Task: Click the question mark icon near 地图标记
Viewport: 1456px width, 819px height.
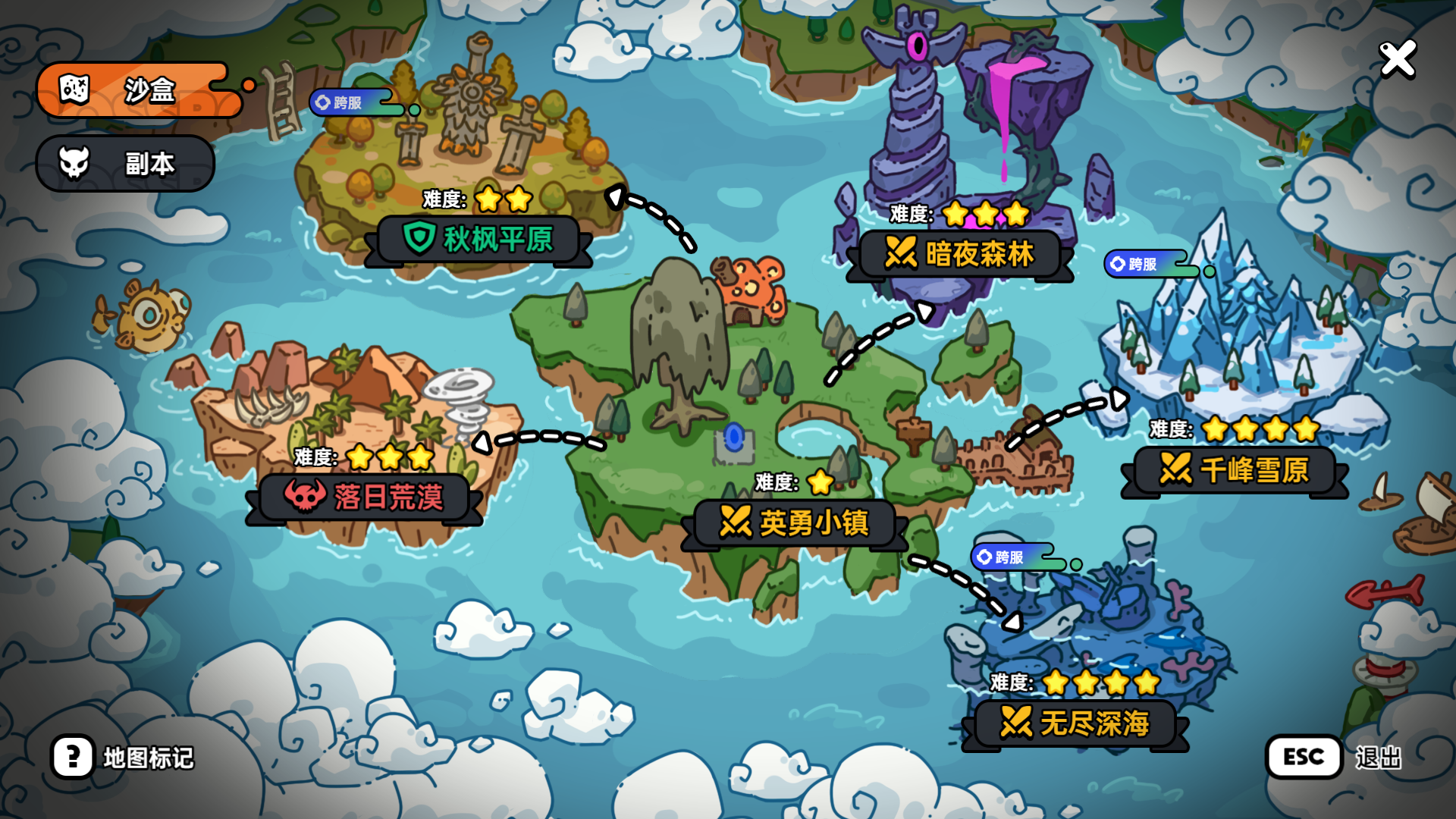Action: [74, 755]
